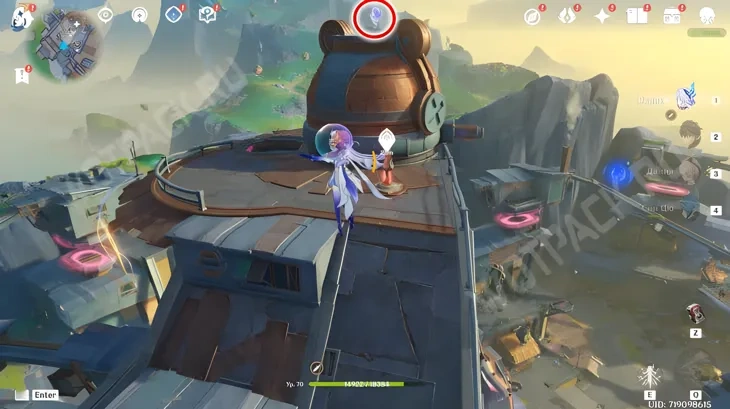Switch to the third party character
The width and height of the screenshot is (730, 409).
tap(690, 173)
